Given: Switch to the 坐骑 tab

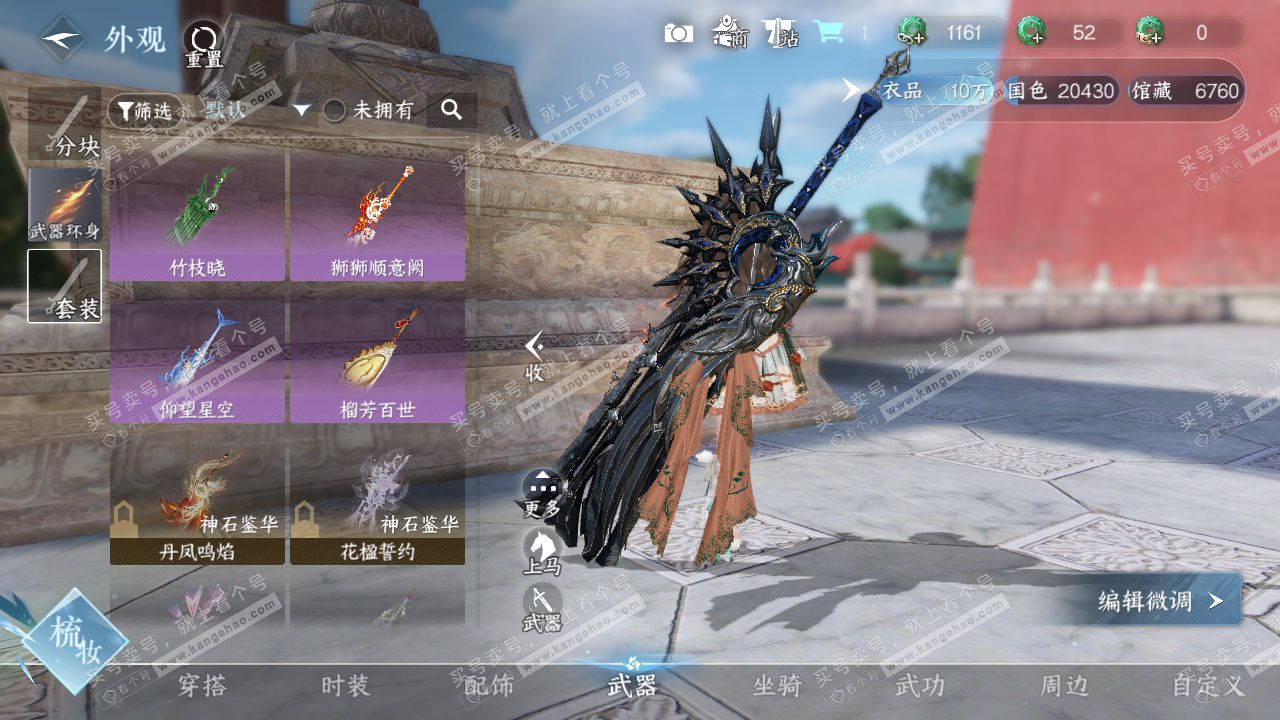Looking at the screenshot, I should (777, 686).
